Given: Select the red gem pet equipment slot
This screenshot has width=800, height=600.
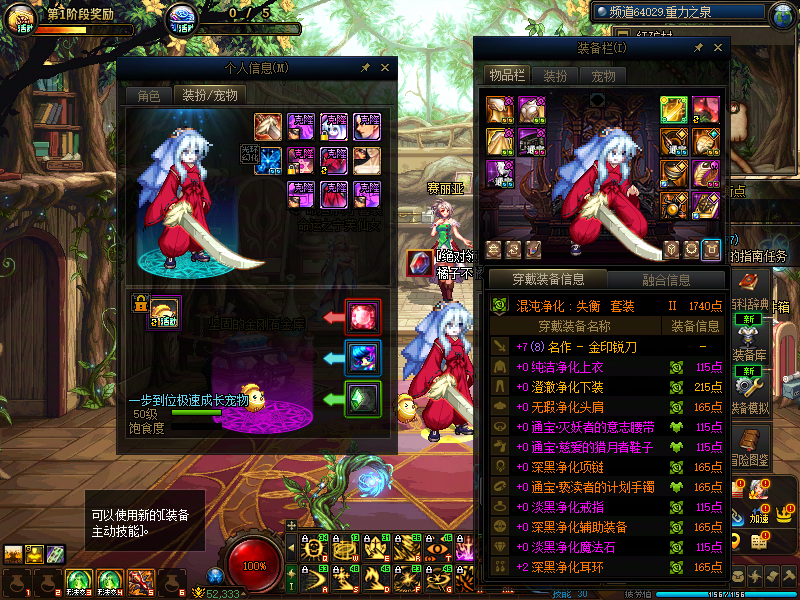Looking at the screenshot, I should point(363,317).
